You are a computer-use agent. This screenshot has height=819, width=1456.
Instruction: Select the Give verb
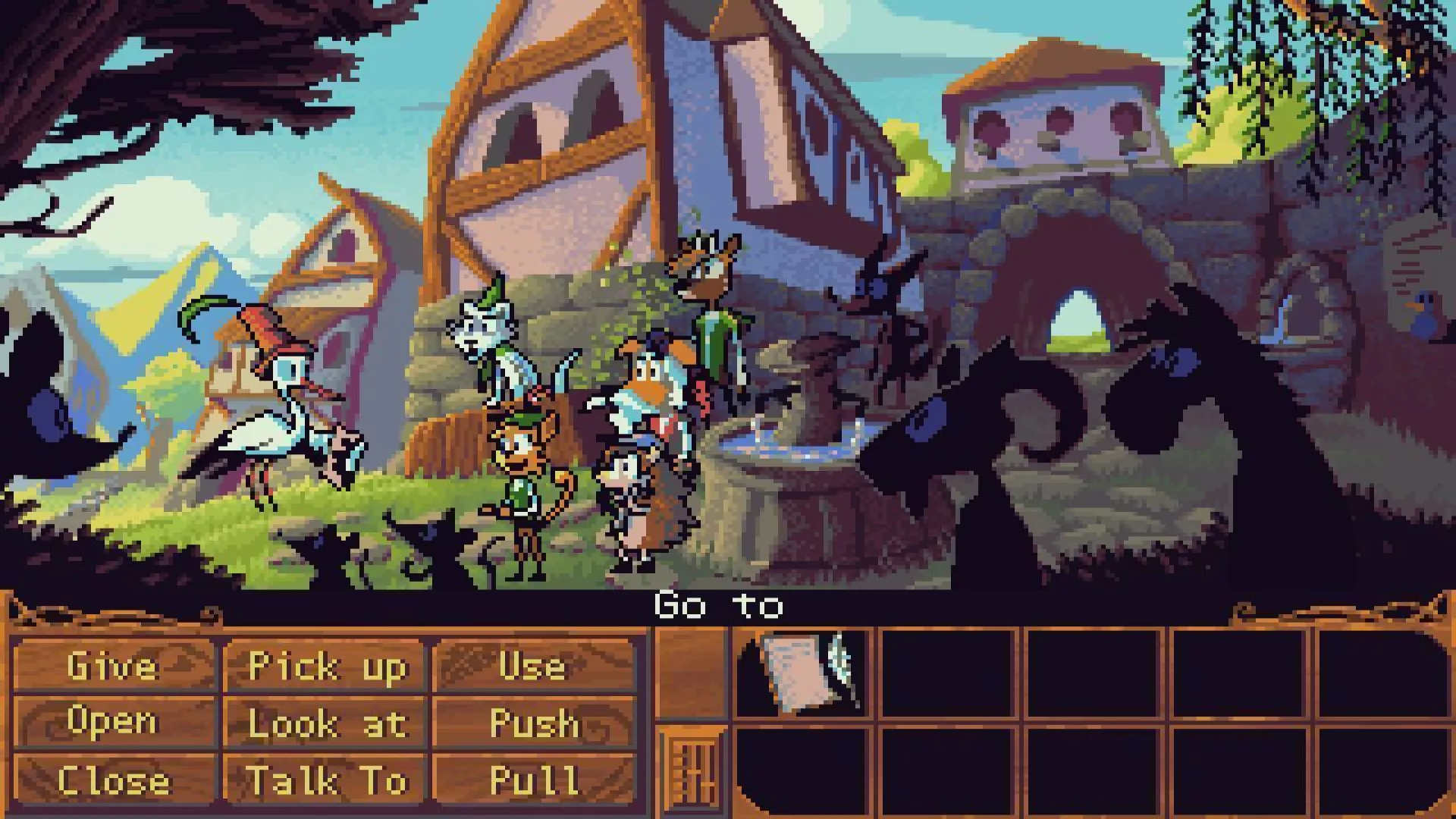114,667
